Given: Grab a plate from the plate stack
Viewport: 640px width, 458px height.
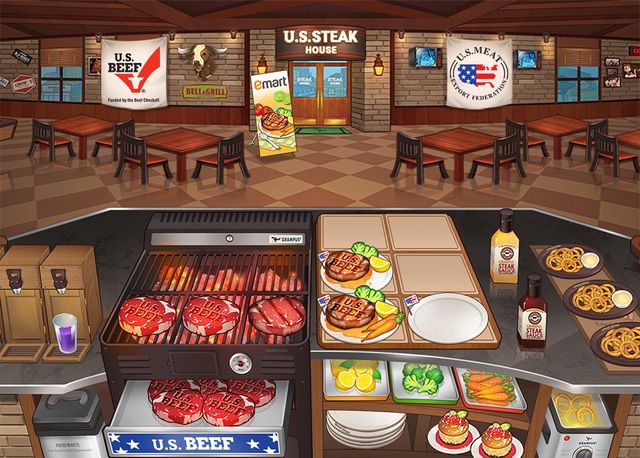Looking at the screenshot, I should 365,428.
